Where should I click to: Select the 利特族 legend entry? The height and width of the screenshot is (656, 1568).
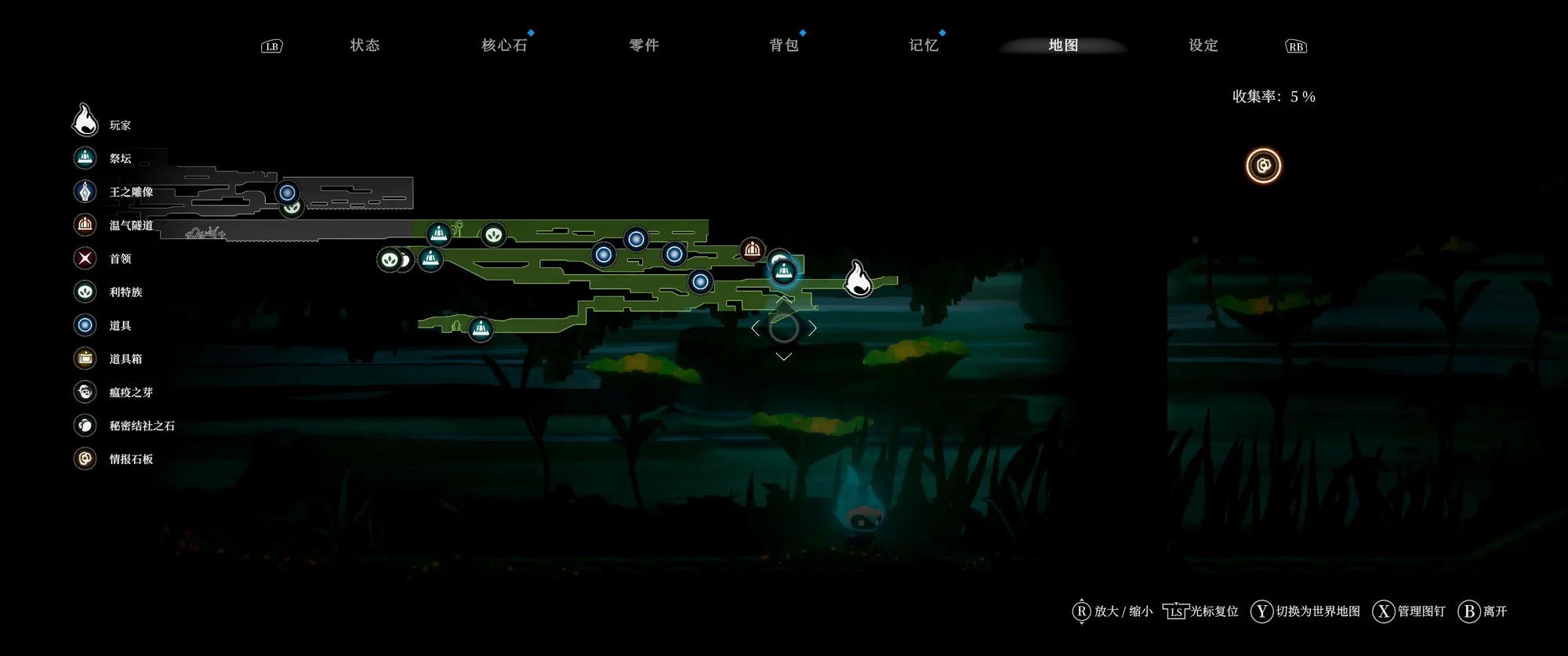[x=125, y=292]
